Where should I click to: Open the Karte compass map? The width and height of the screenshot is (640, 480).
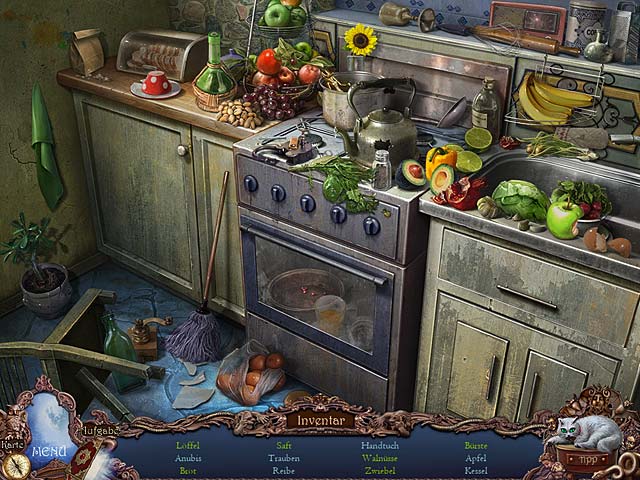pos(15,463)
